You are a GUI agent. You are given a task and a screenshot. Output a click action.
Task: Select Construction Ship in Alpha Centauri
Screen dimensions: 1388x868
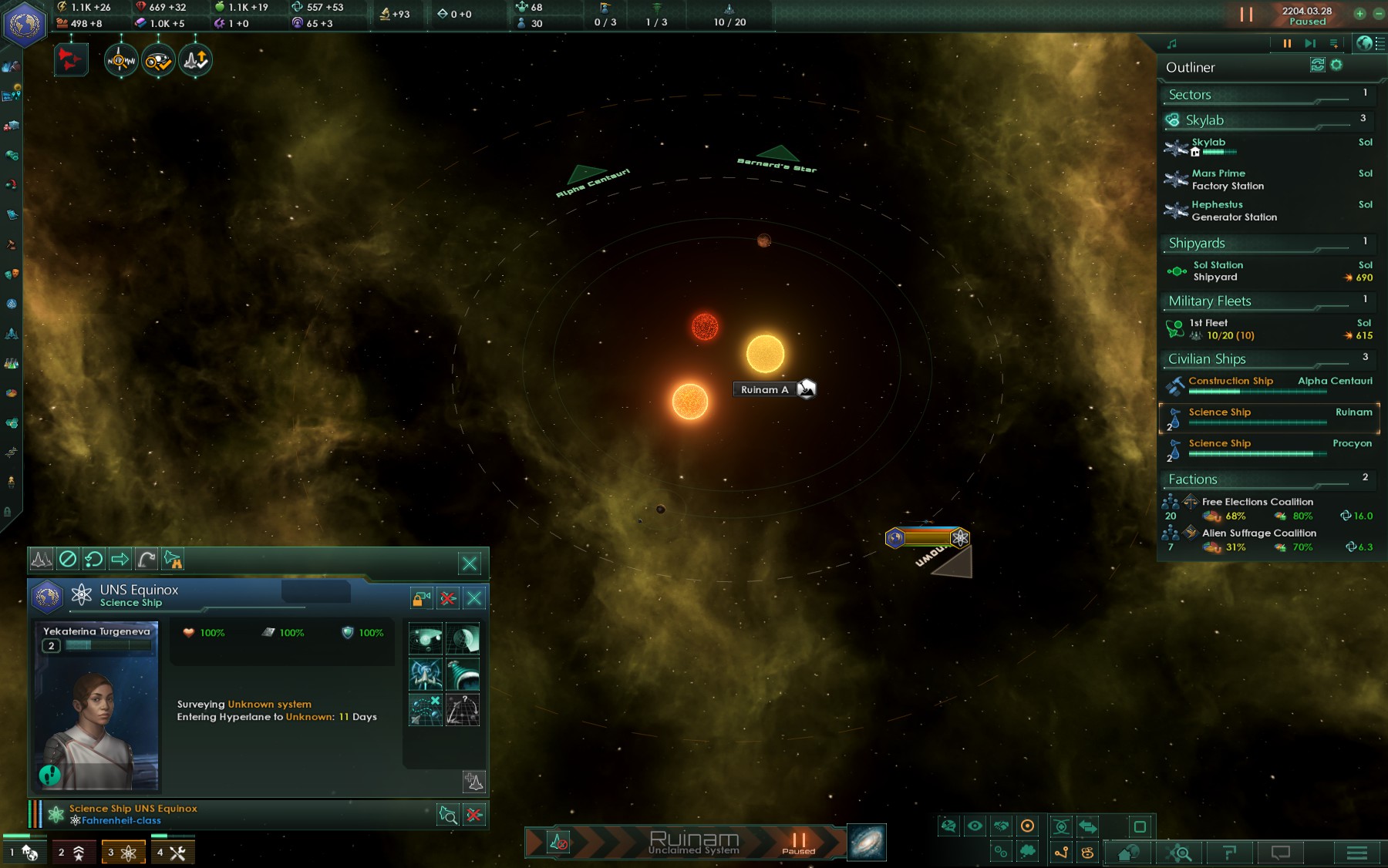[1270, 385]
